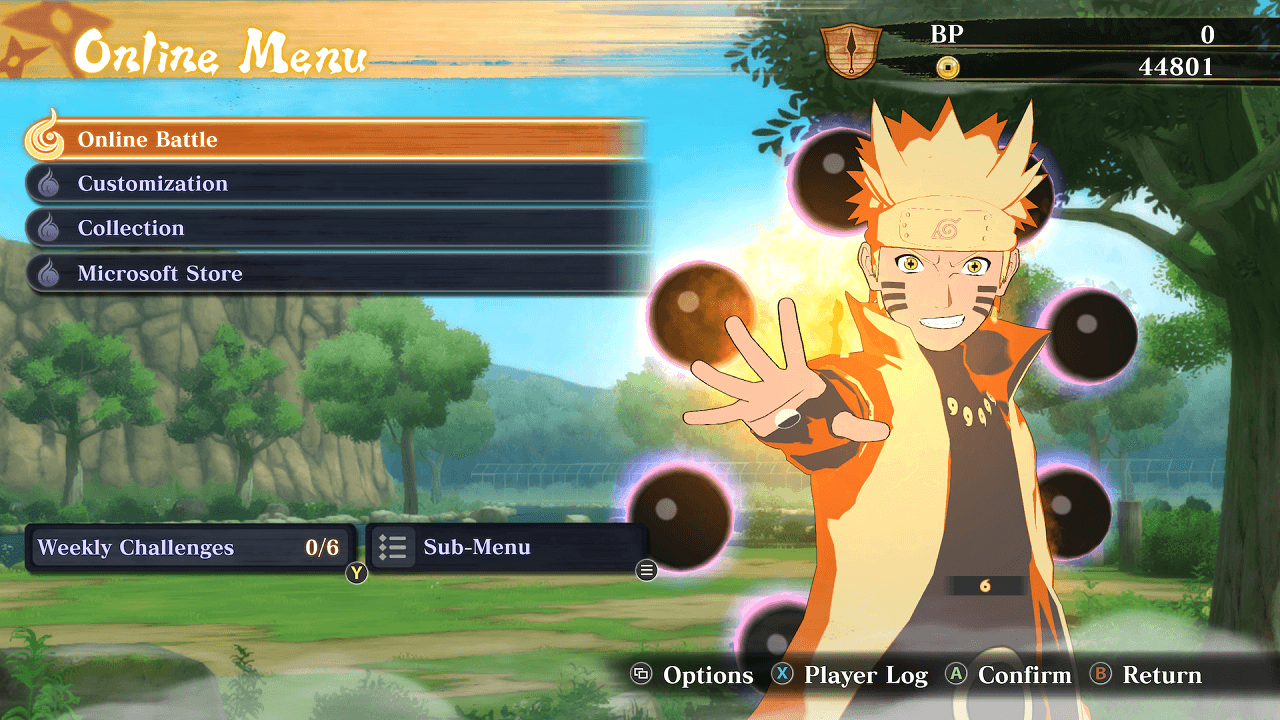This screenshot has width=1280, height=720.
Task: Select the Online Battle menu entry
Action: (x=330, y=140)
